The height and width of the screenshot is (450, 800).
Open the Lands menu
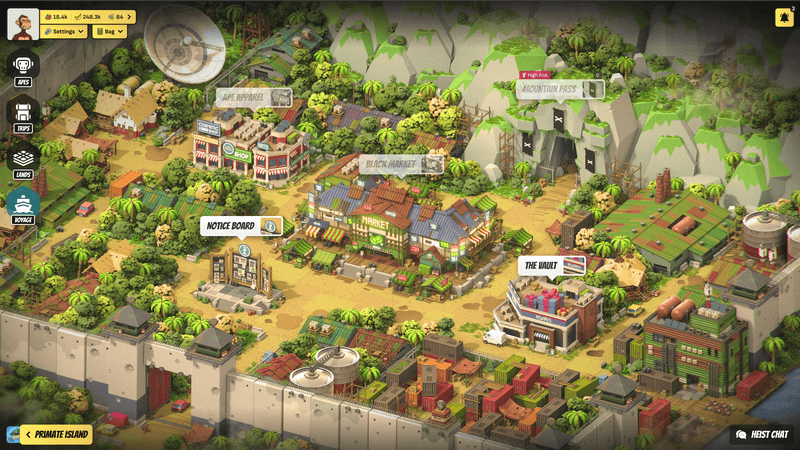(23, 160)
